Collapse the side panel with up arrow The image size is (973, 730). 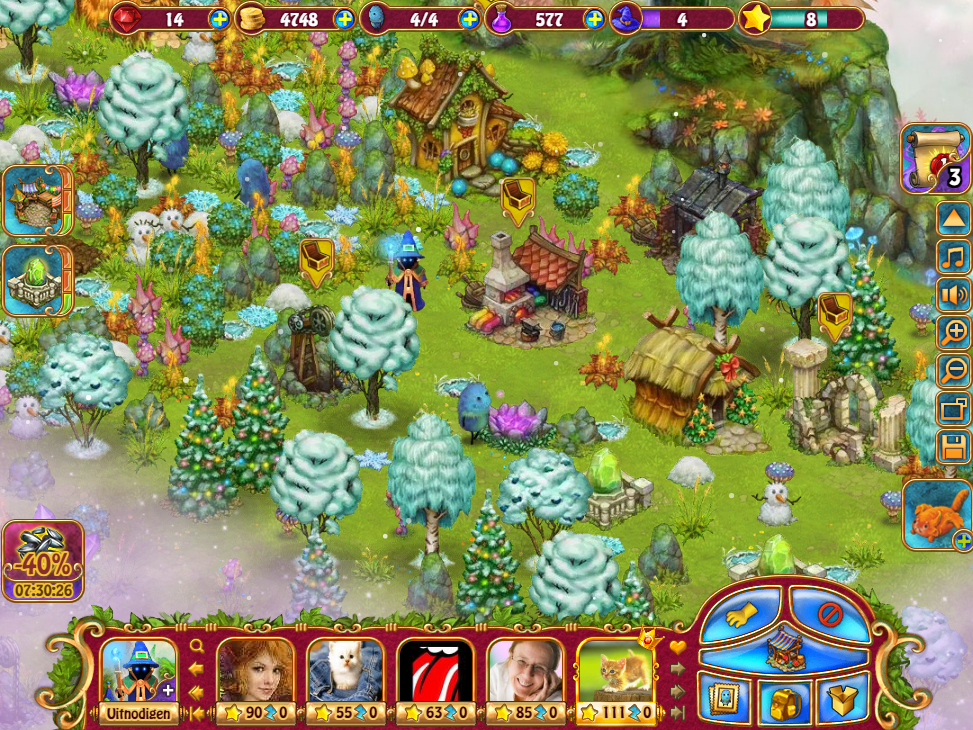click(x=954, y=218)
